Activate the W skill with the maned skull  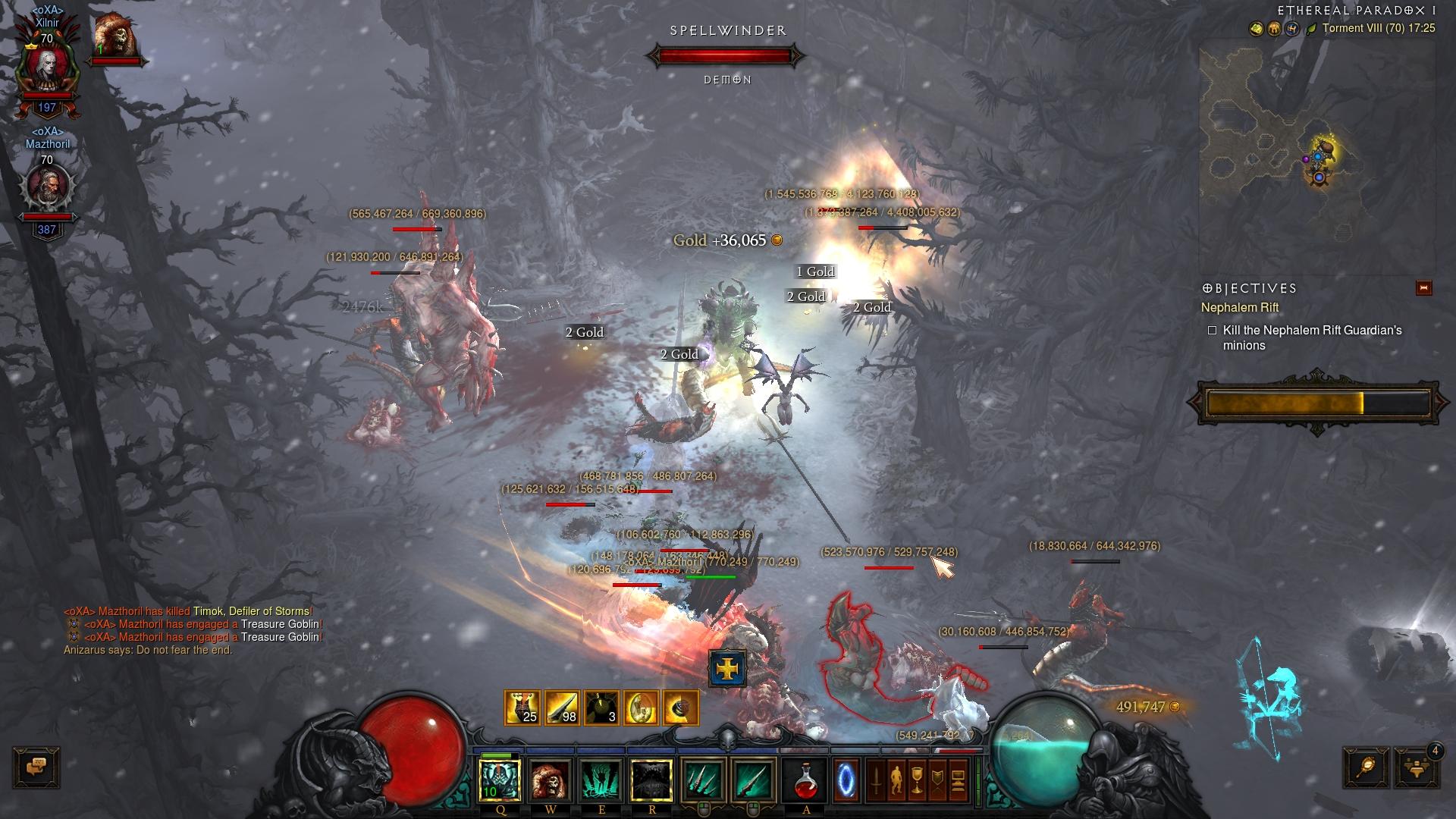pos(551,780)
